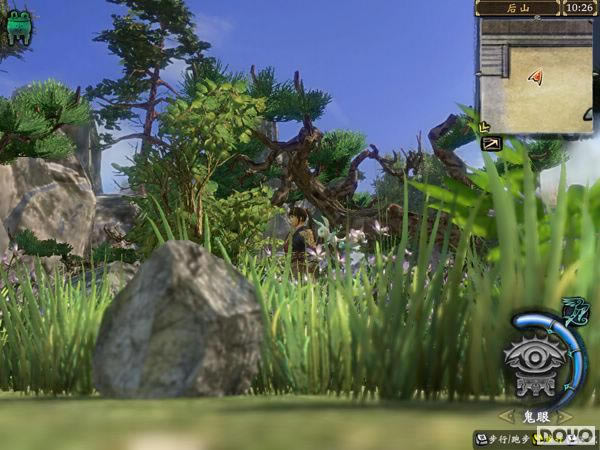Switch to the next skill with right arrow
Image resolution: width=600 pixels, height=450 pixels.
pos(566,415)
